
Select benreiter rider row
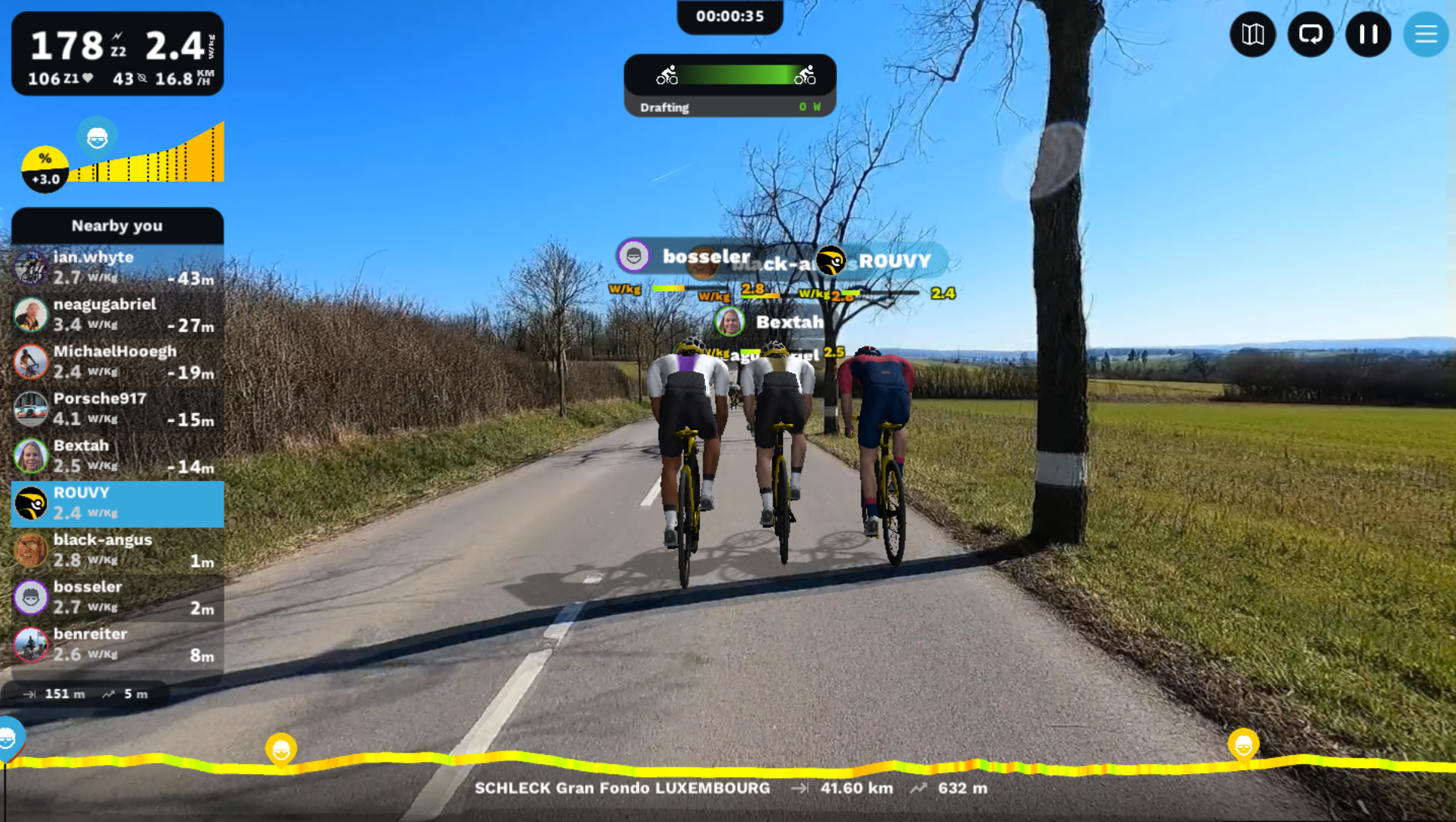coord(118,645)
